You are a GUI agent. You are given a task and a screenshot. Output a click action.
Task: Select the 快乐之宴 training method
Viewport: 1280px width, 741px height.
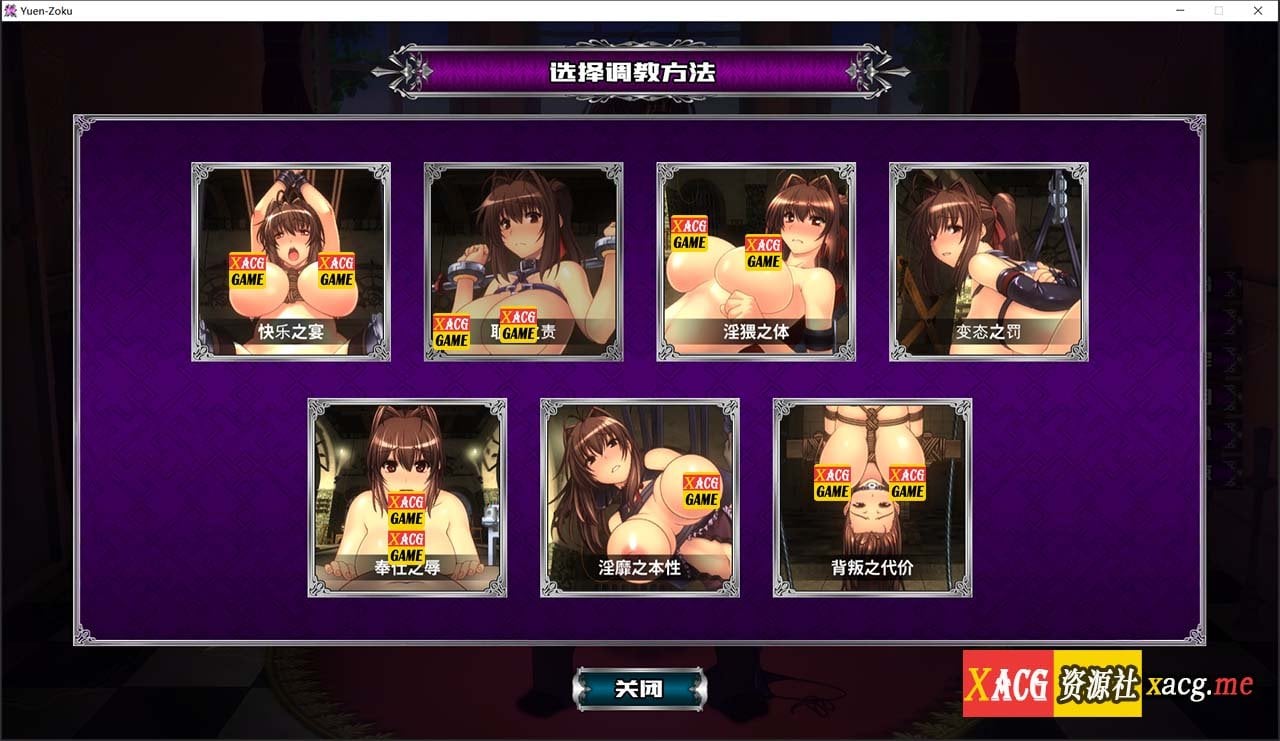(290, 262)
